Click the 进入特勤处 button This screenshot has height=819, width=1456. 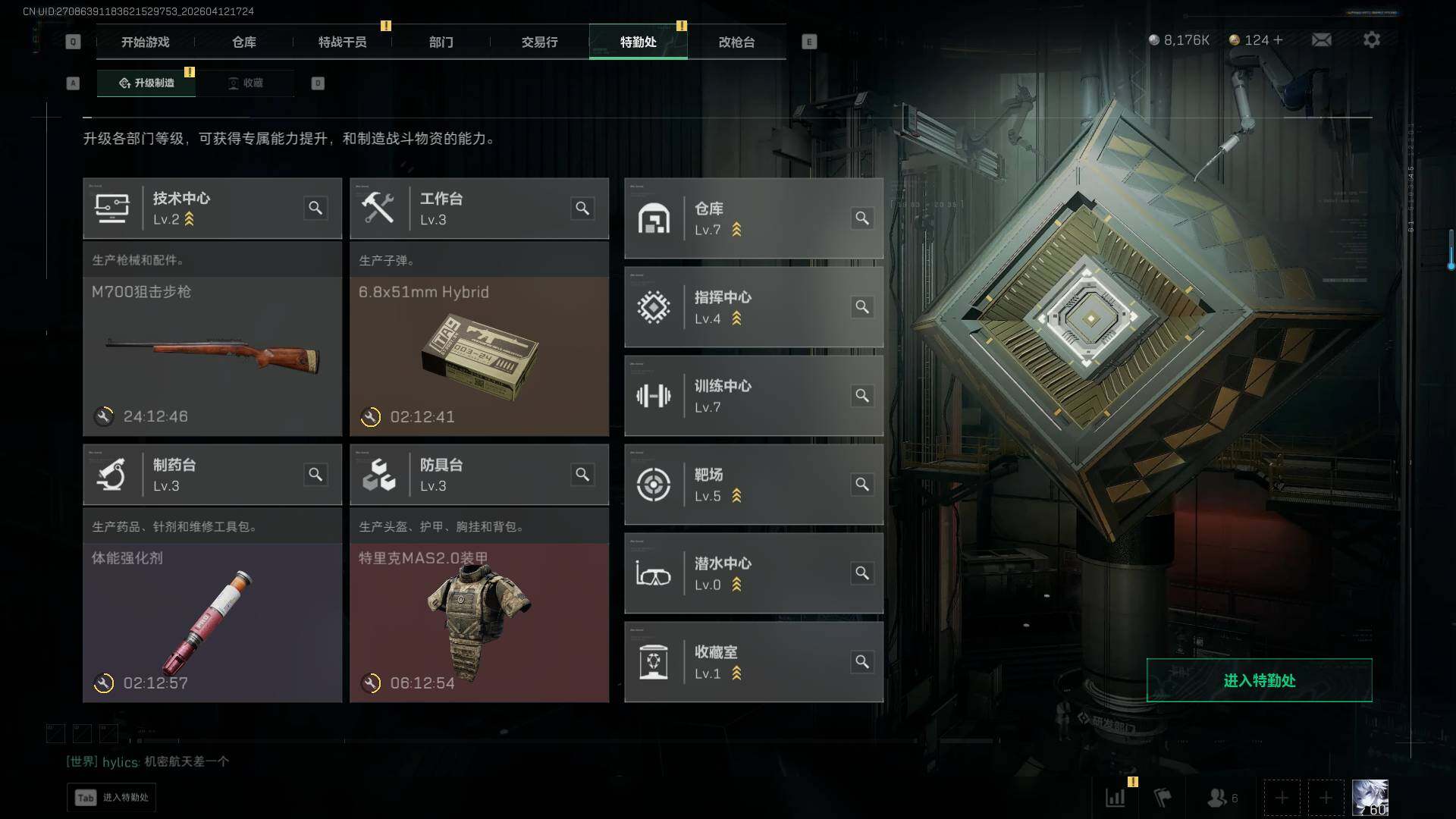[x=1259, y=680]
